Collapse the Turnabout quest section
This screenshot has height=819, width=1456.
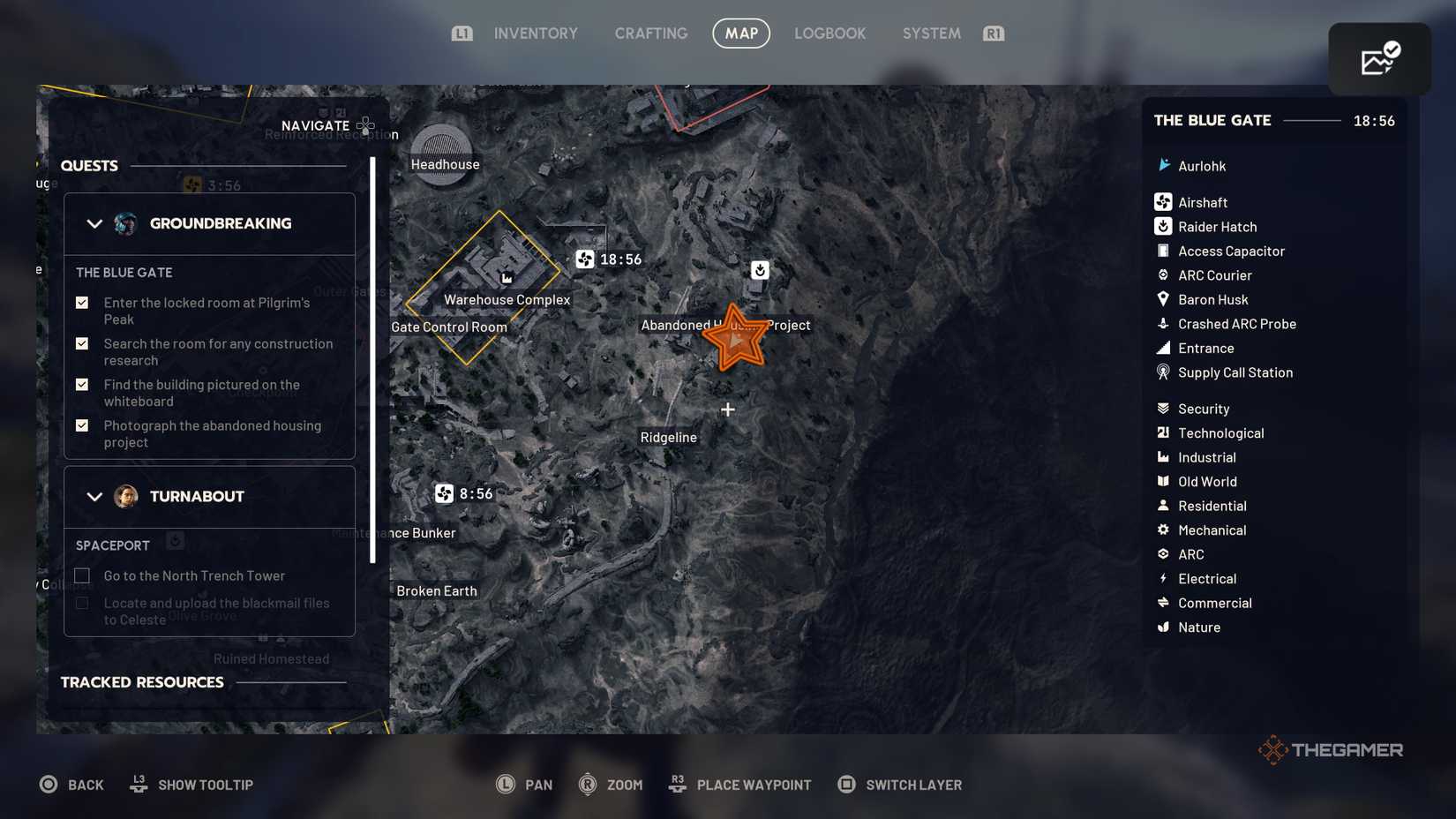pos(94,496)
